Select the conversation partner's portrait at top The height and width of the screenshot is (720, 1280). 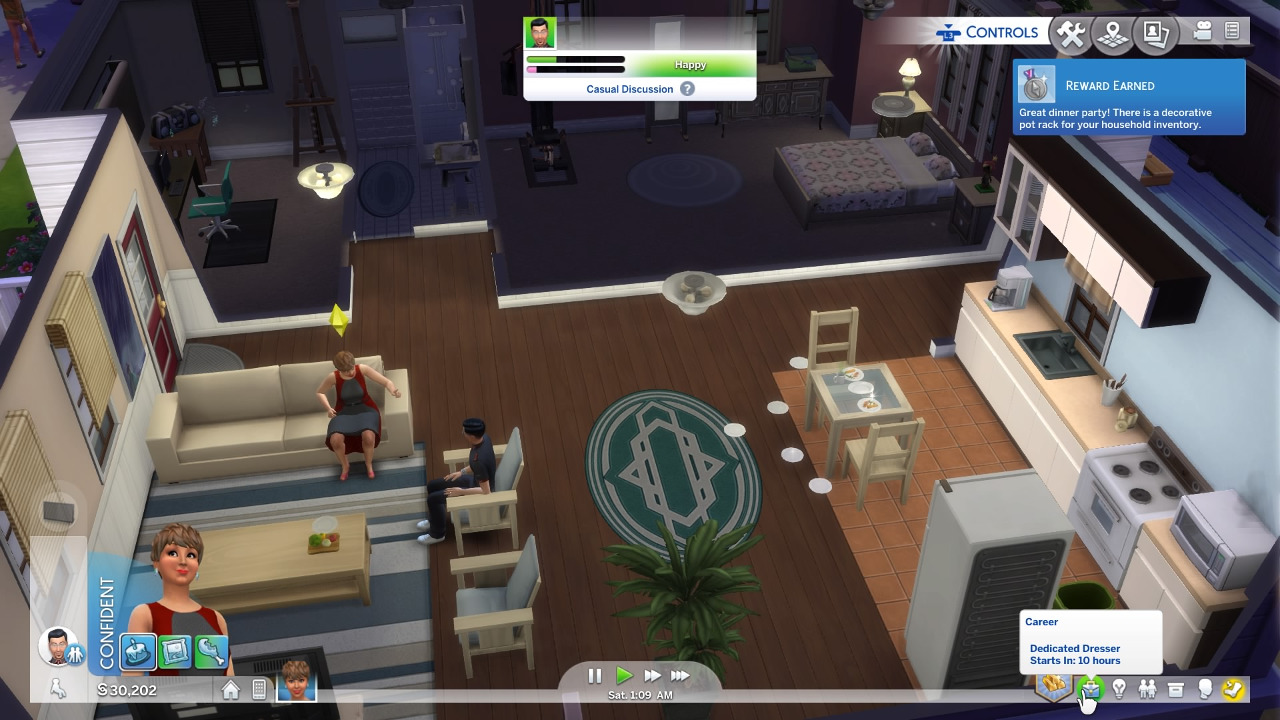click(x=540, y=33)
